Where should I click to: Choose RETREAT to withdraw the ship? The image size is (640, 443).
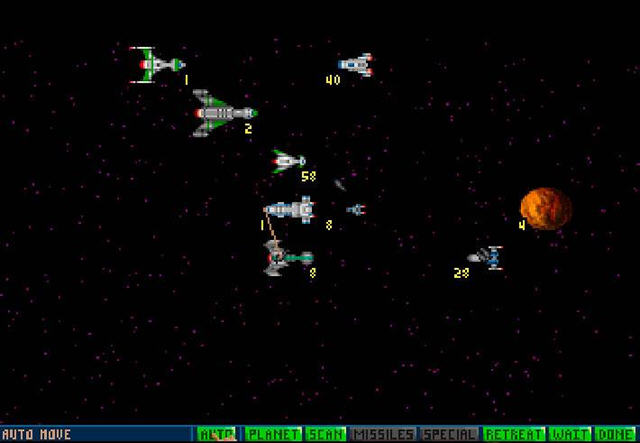(x=514, y=434)
